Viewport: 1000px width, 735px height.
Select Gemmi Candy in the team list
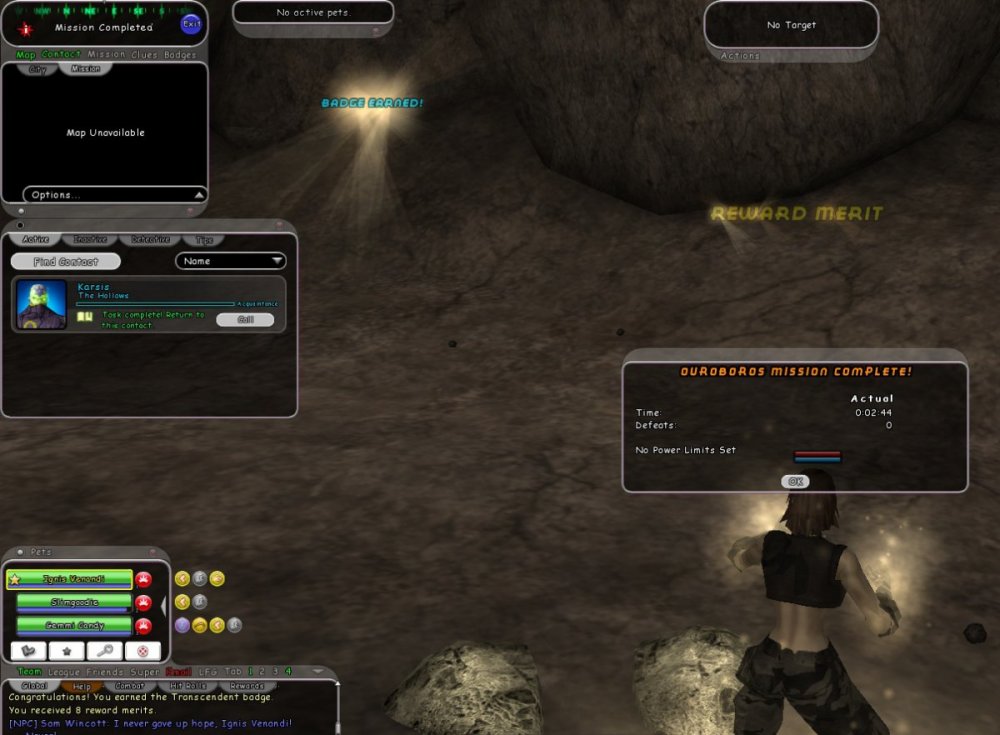(74, 625)
